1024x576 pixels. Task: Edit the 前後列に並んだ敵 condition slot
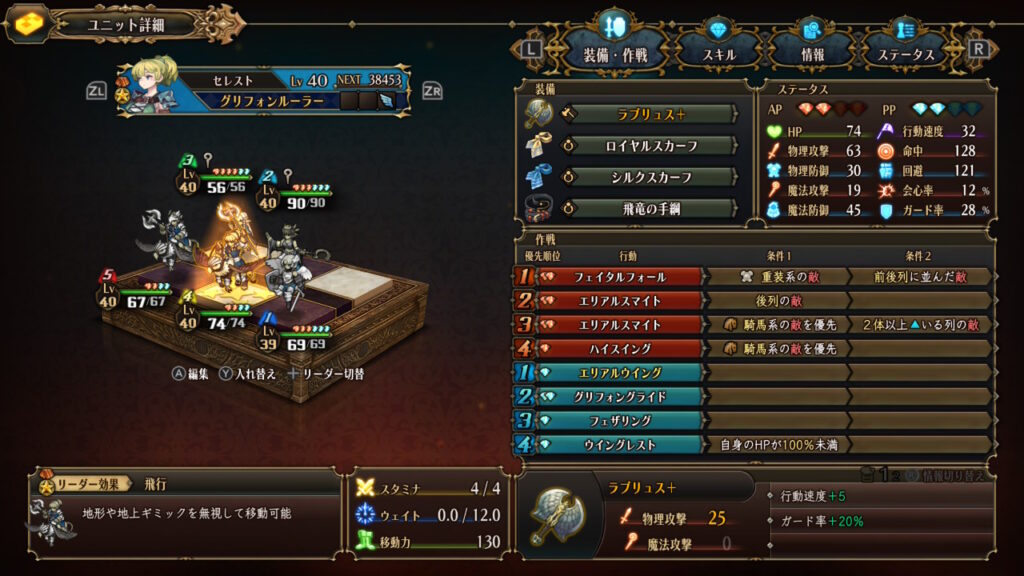pos(919,276)
